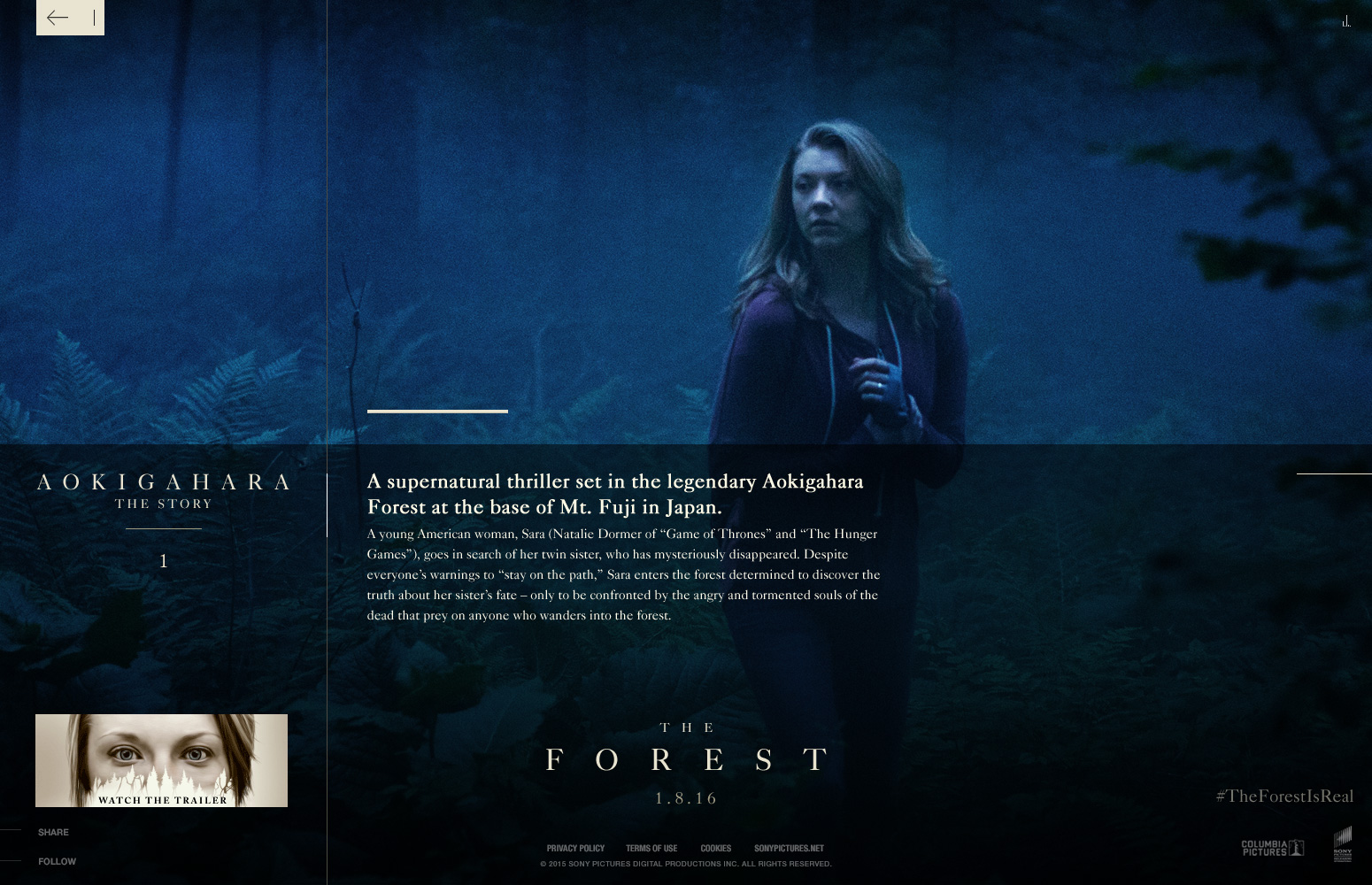Expand the FOLLOW social options

pyautogui.click(x=57, y=860)
